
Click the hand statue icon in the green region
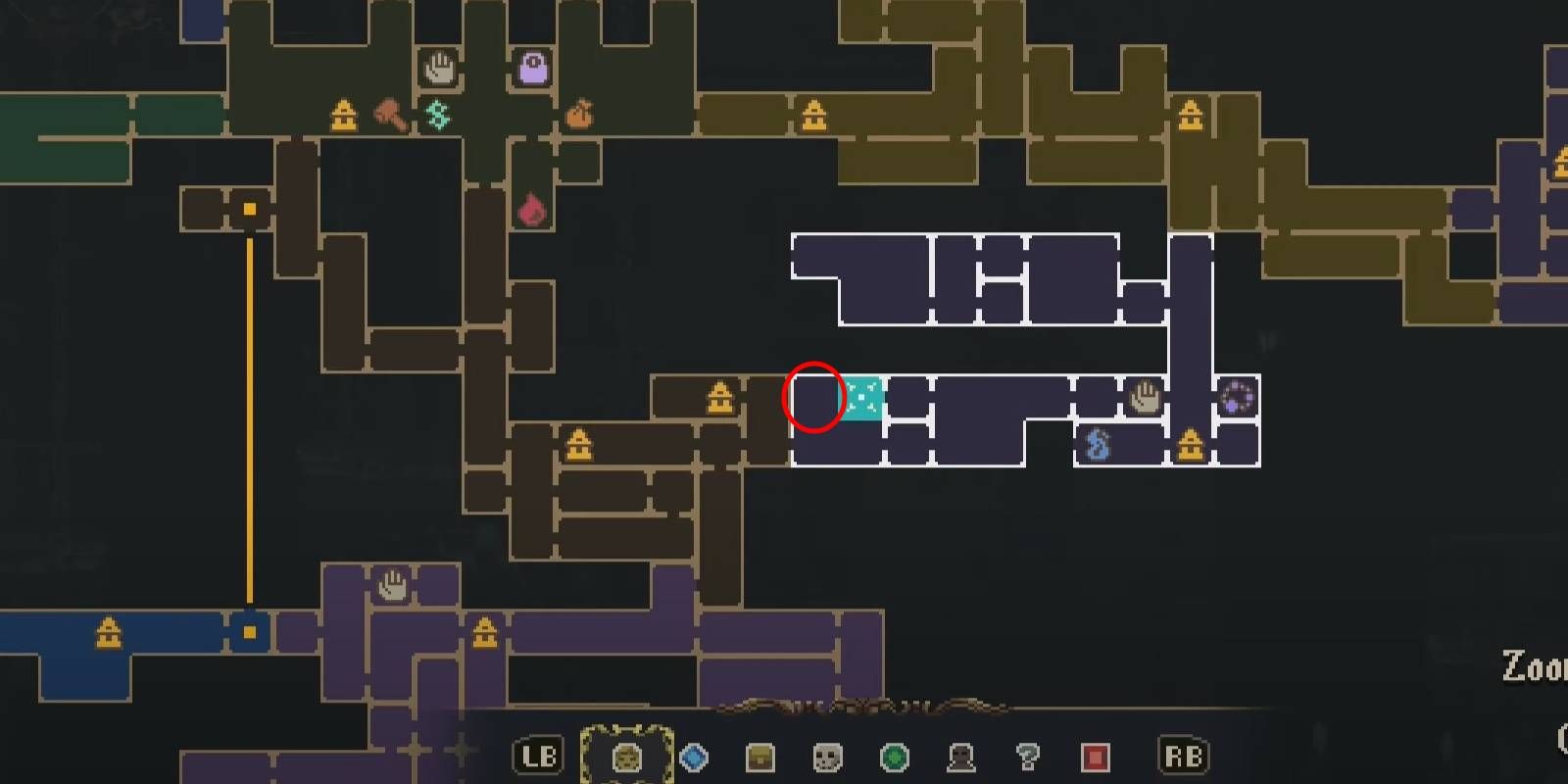(x=440, y=67)
